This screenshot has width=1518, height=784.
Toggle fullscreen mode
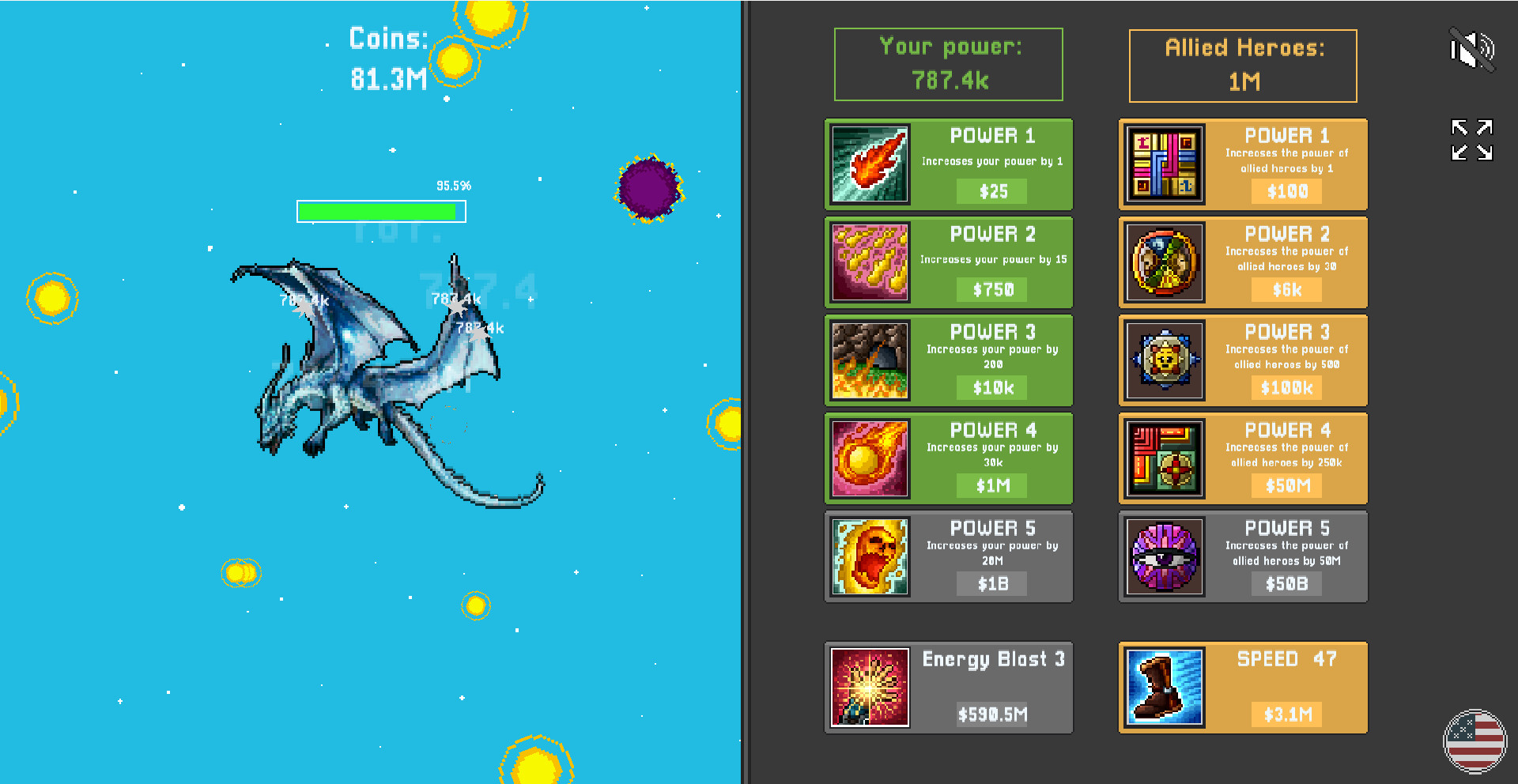pyautogui.click(x=1471, y=138)
